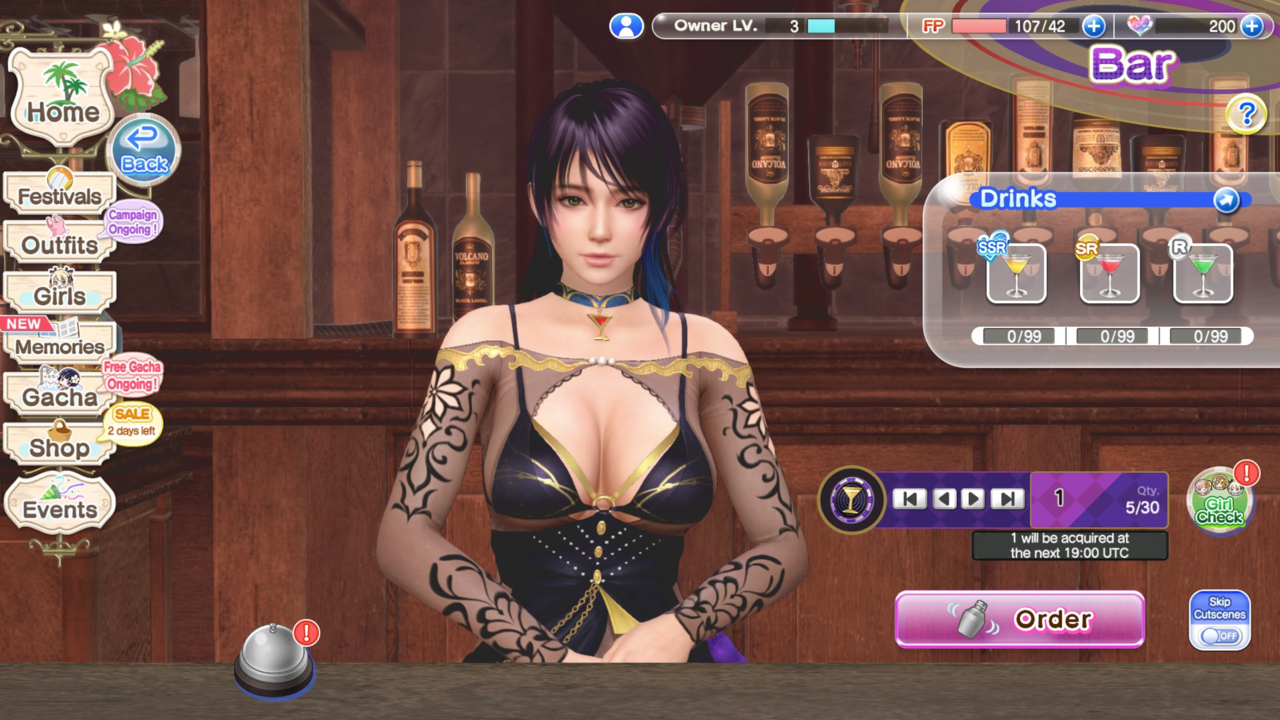Open the Memories menu
This screenshot has height=720, width=1280.
(59, 346)
